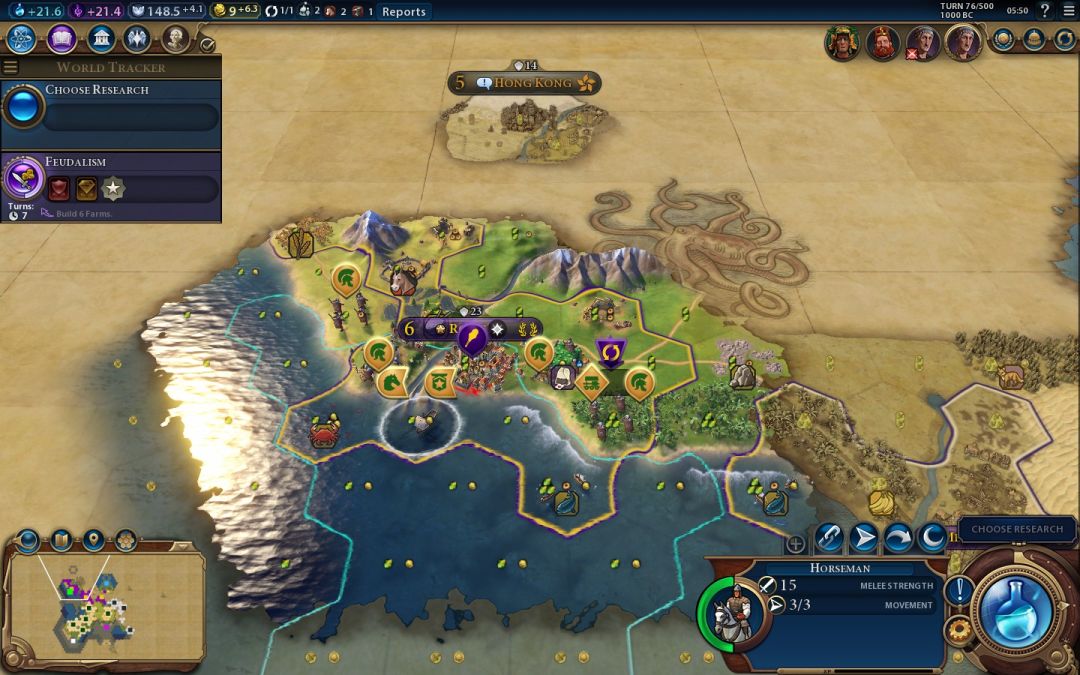Open the main game menu

pos(1069,11)
